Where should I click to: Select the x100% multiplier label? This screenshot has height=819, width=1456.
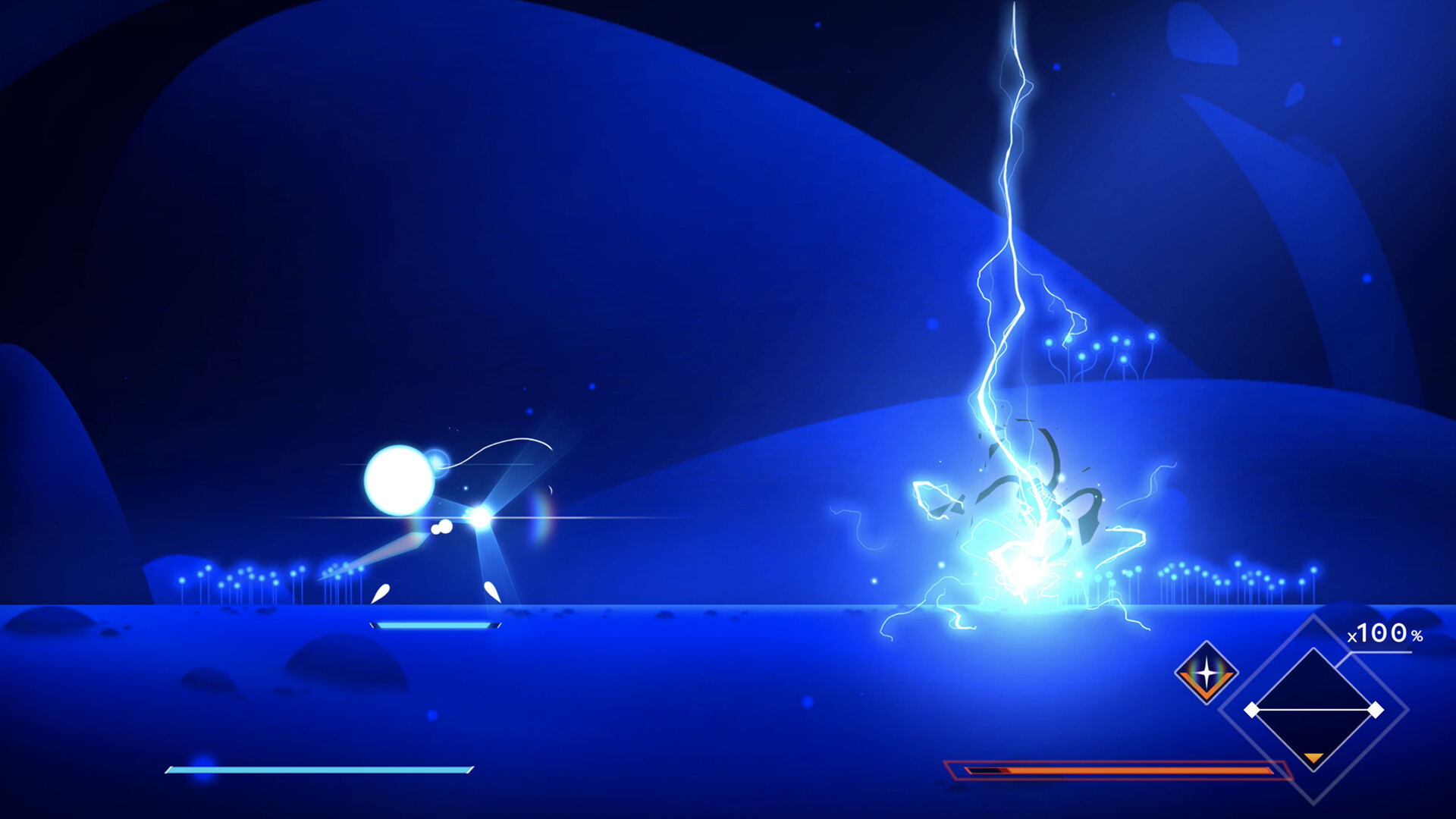click(x=1380, y=634)
